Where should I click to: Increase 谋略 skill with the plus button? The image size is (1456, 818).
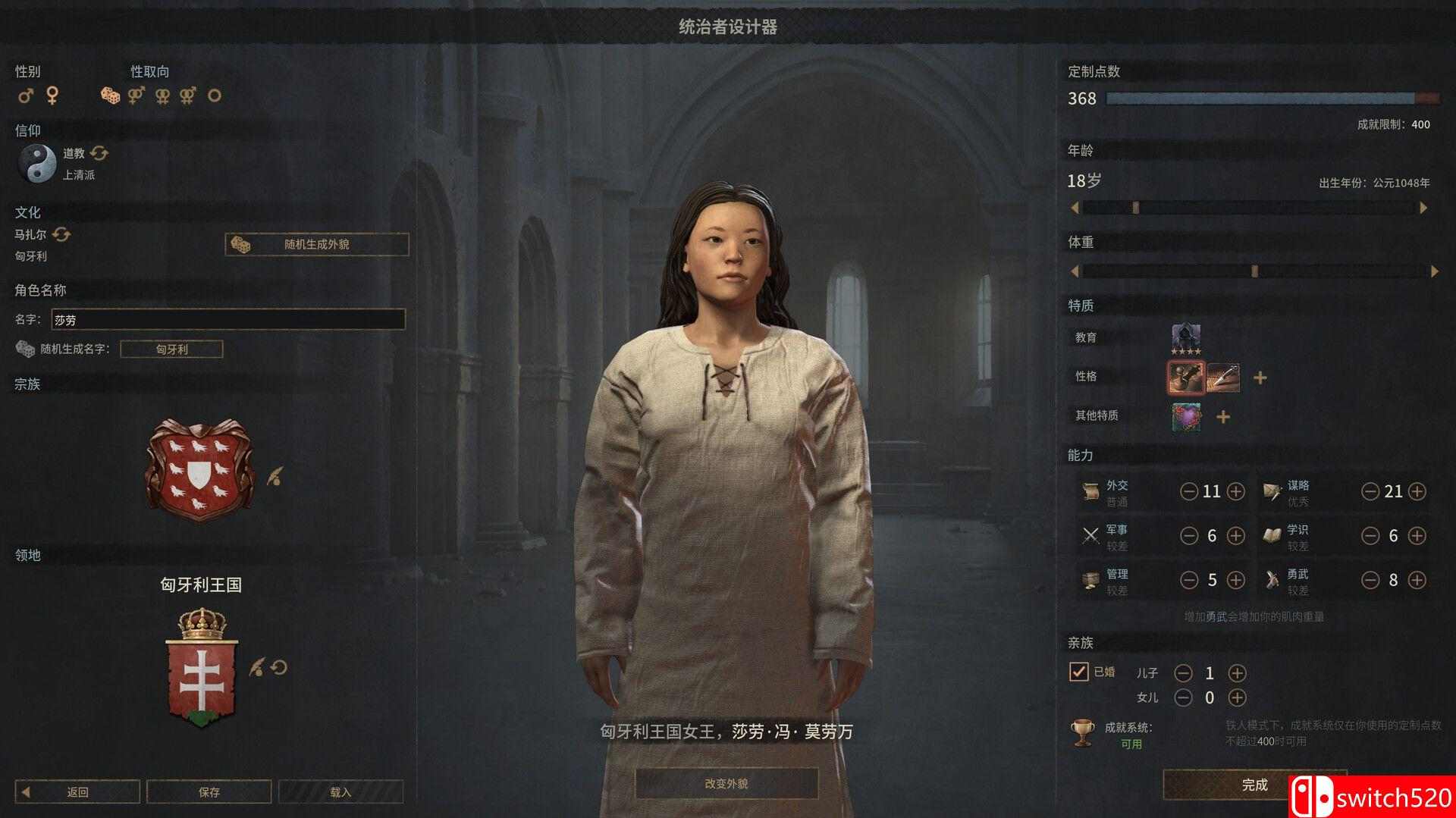tap(1417, 491)
